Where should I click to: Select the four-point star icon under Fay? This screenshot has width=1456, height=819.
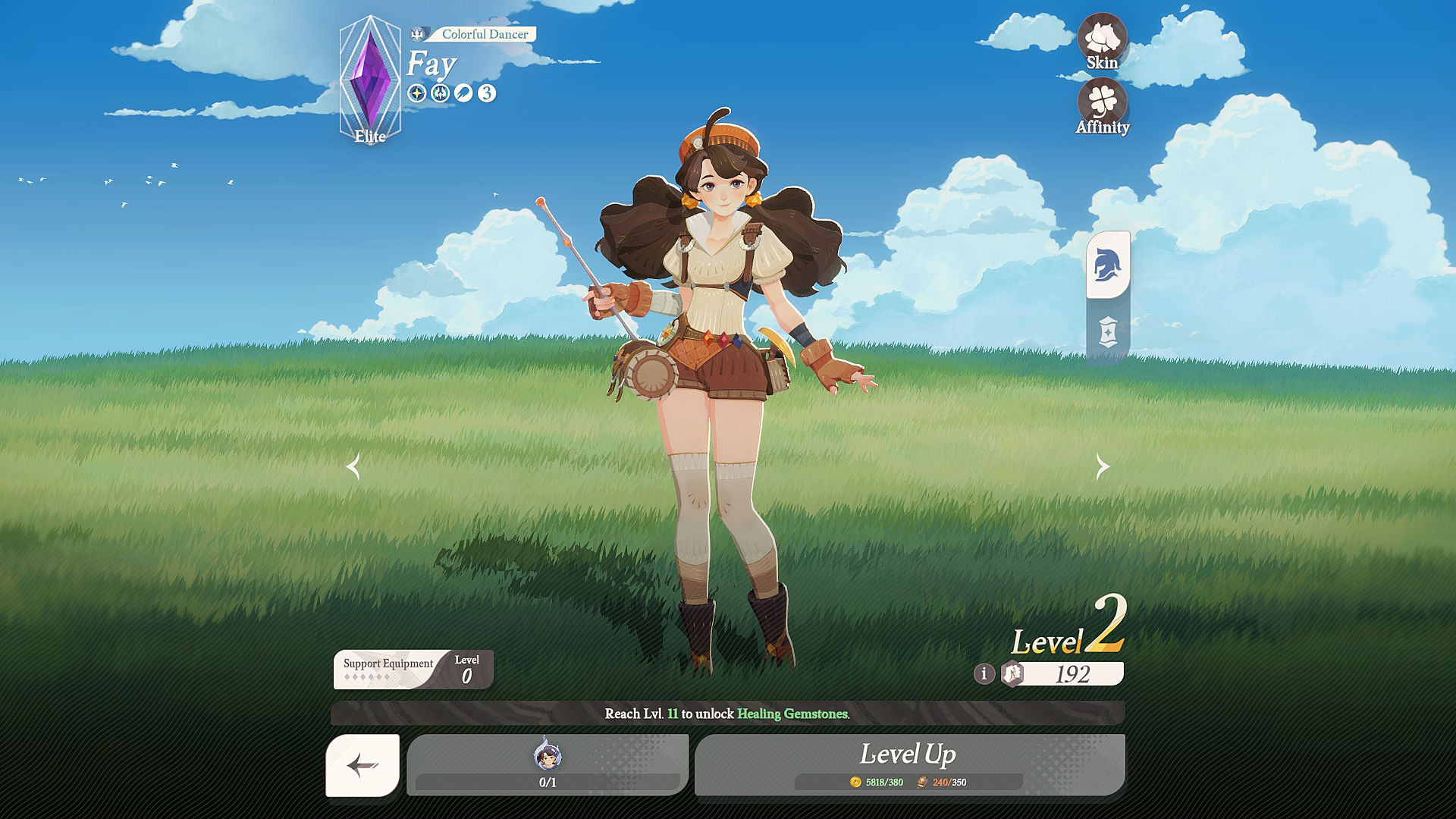pyautogui.click(x=416, y=93)
